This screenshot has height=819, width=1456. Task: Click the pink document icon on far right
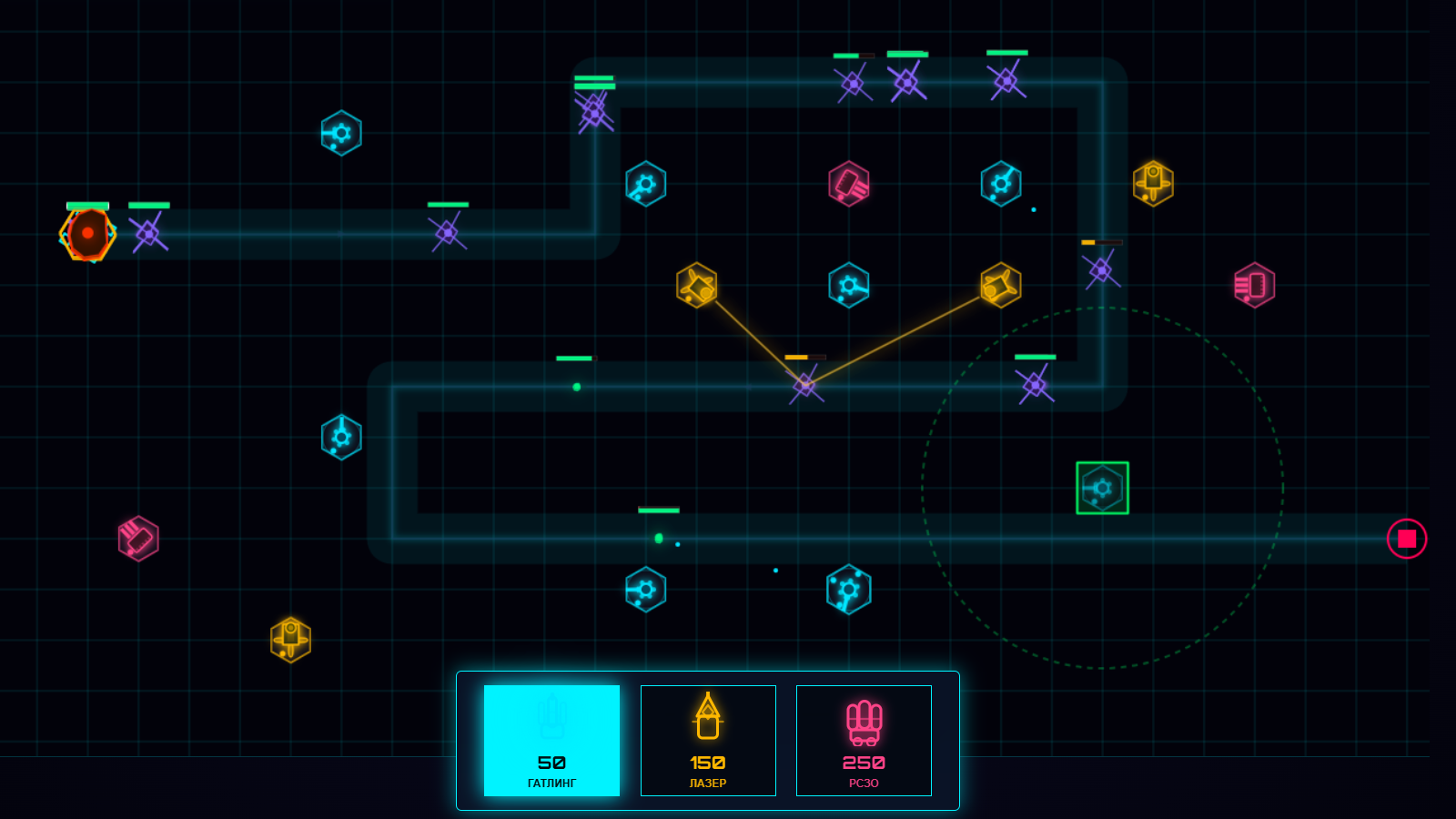[1253, 284]
